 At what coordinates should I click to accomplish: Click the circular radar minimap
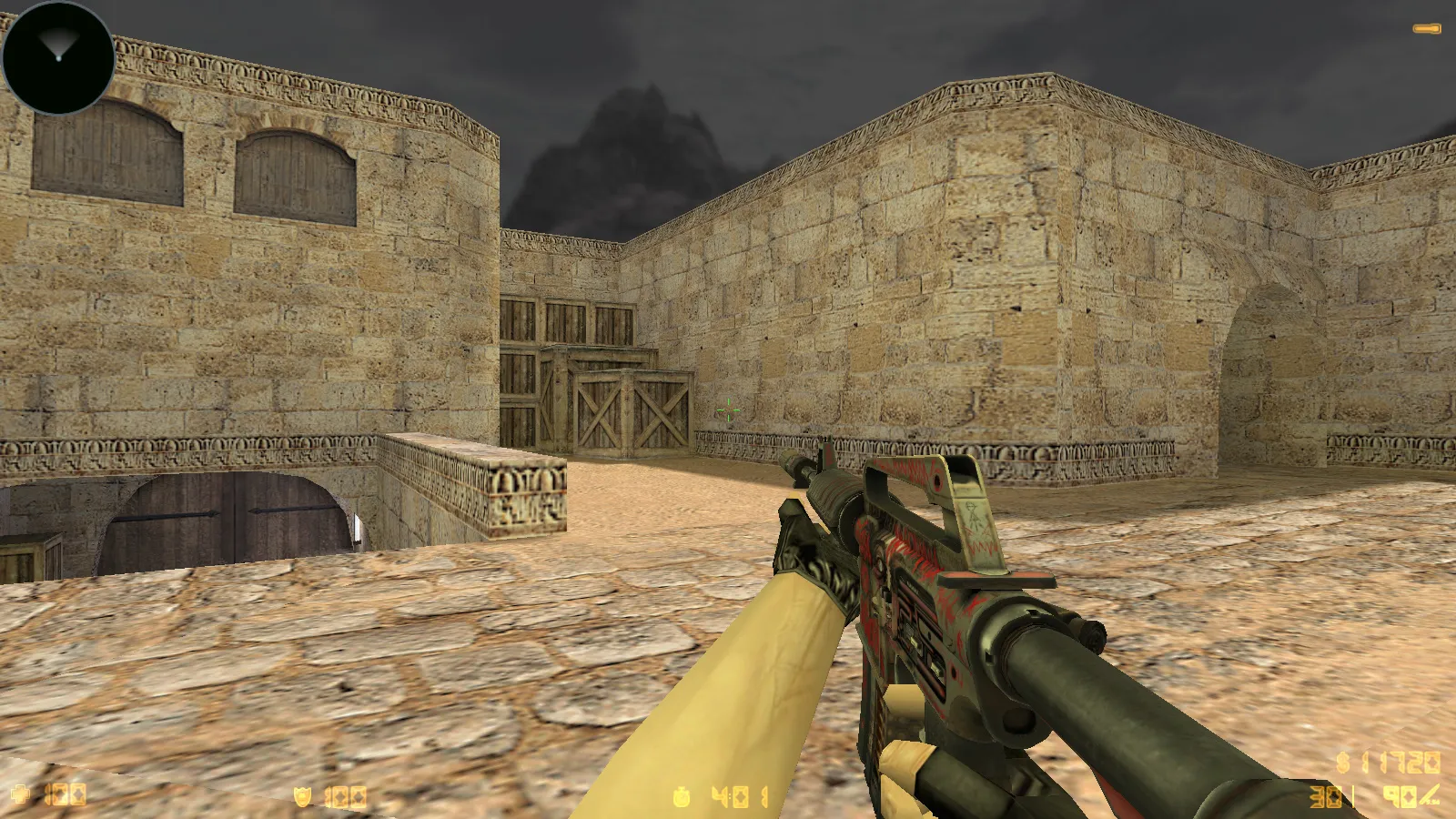pyautogui.click(x=58, y=58)
